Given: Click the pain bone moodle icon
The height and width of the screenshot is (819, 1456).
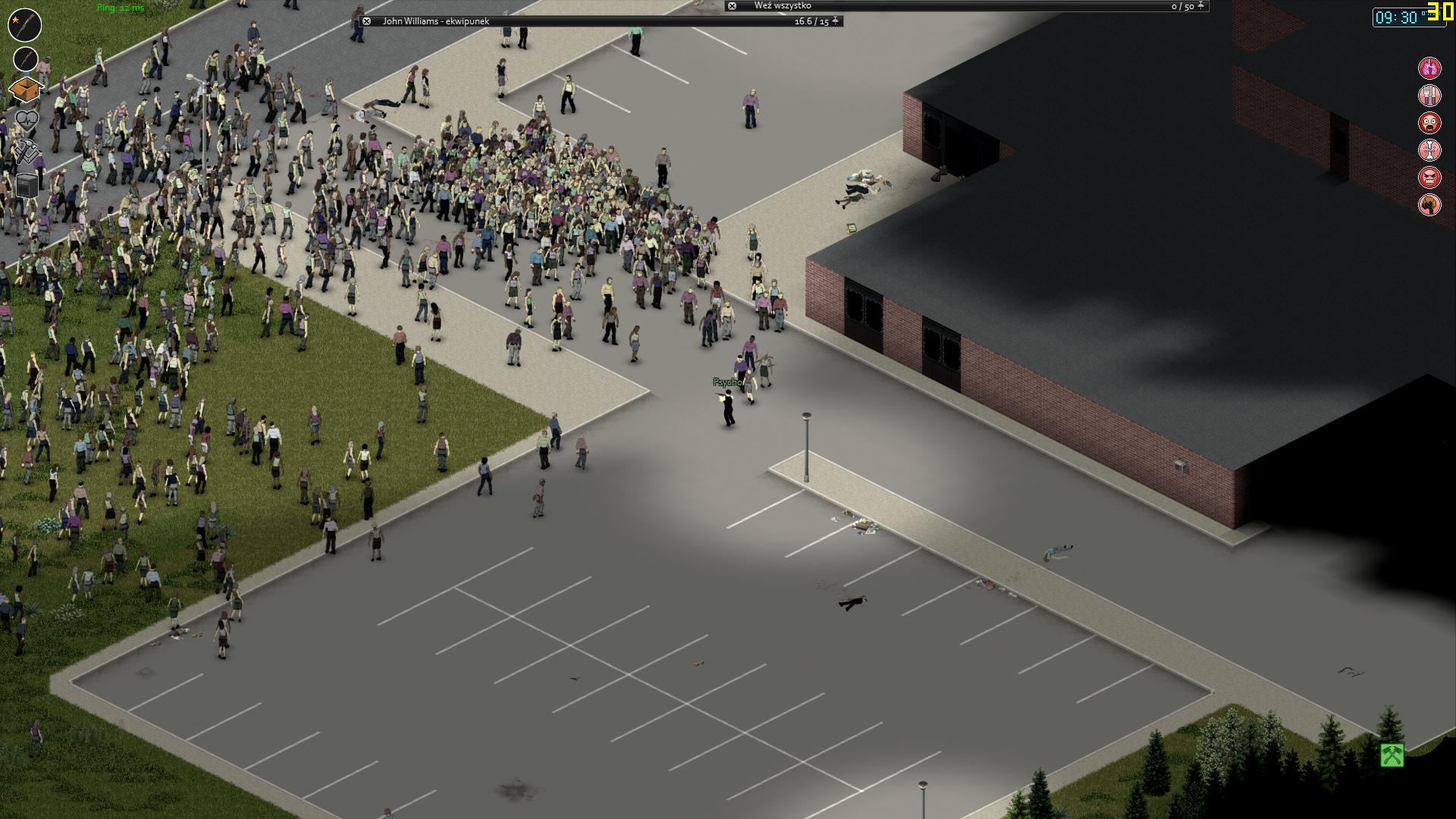Looking at the screenshot, I should coord(1429,152).
